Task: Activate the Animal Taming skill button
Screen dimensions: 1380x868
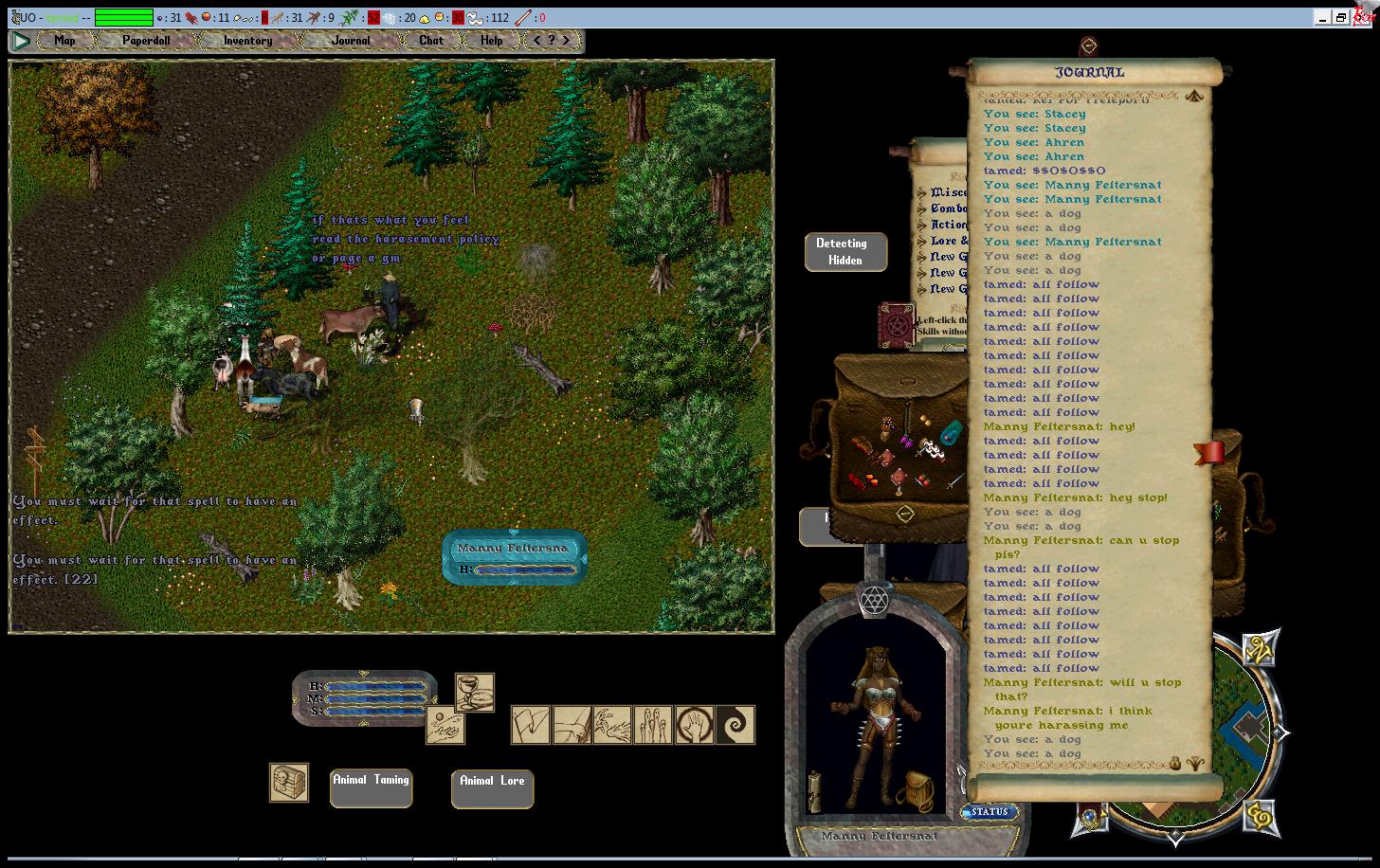Action: coord(371,787)
